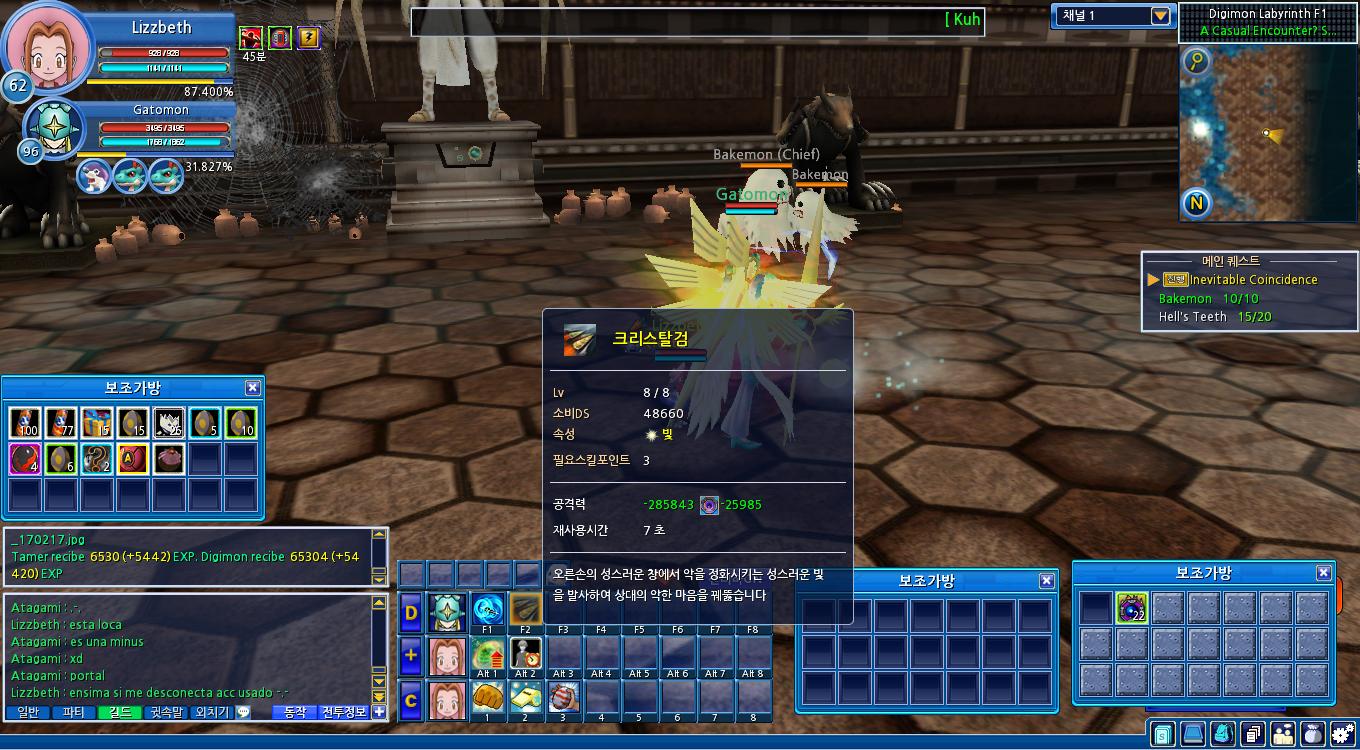
Task: Use the golden whistle item in slot 2
Action: tap(525, 696)
